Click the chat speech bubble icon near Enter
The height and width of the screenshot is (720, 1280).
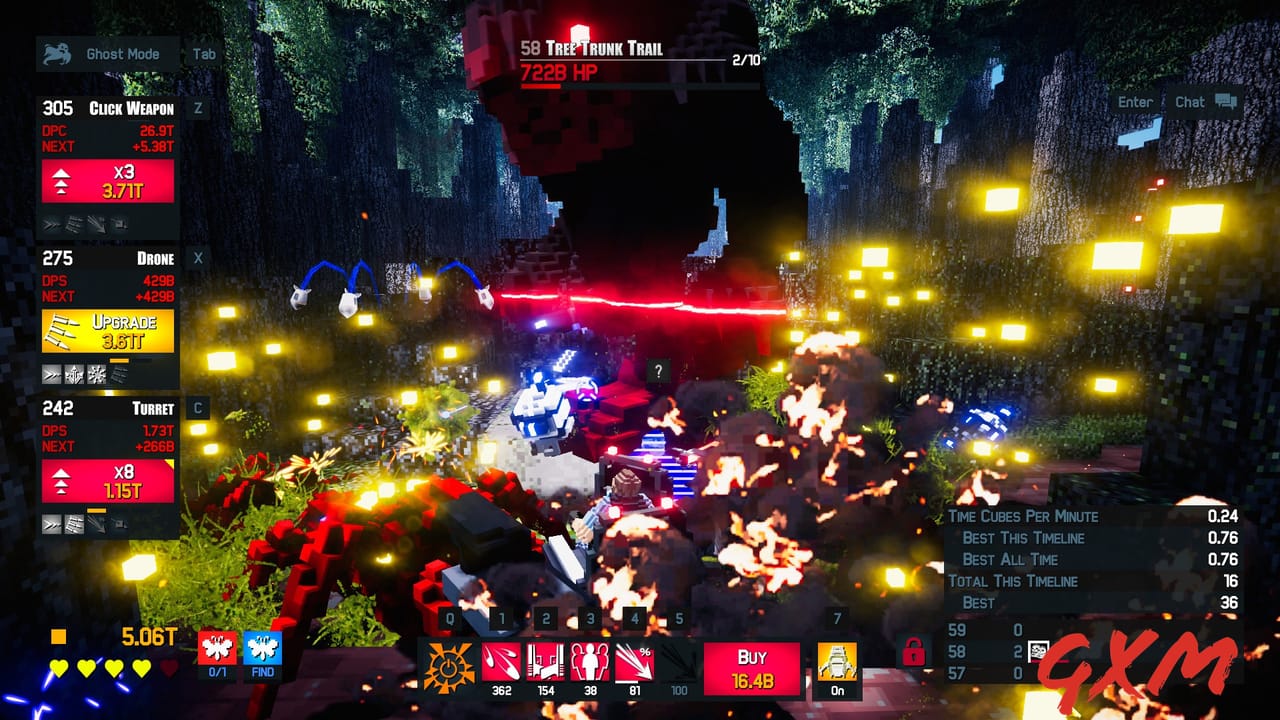coord(1225,101)
